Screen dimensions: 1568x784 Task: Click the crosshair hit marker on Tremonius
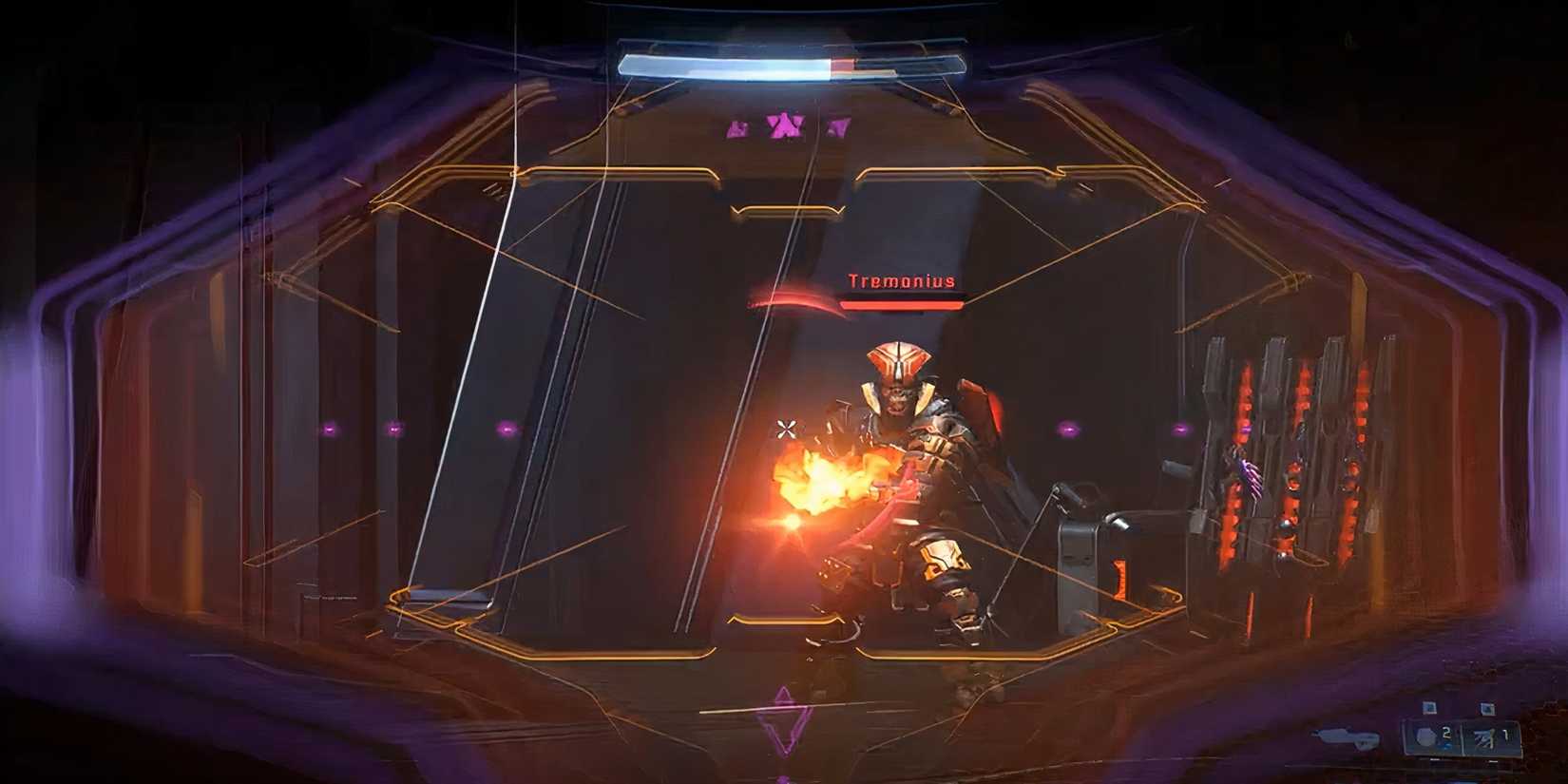coord(786,429)
